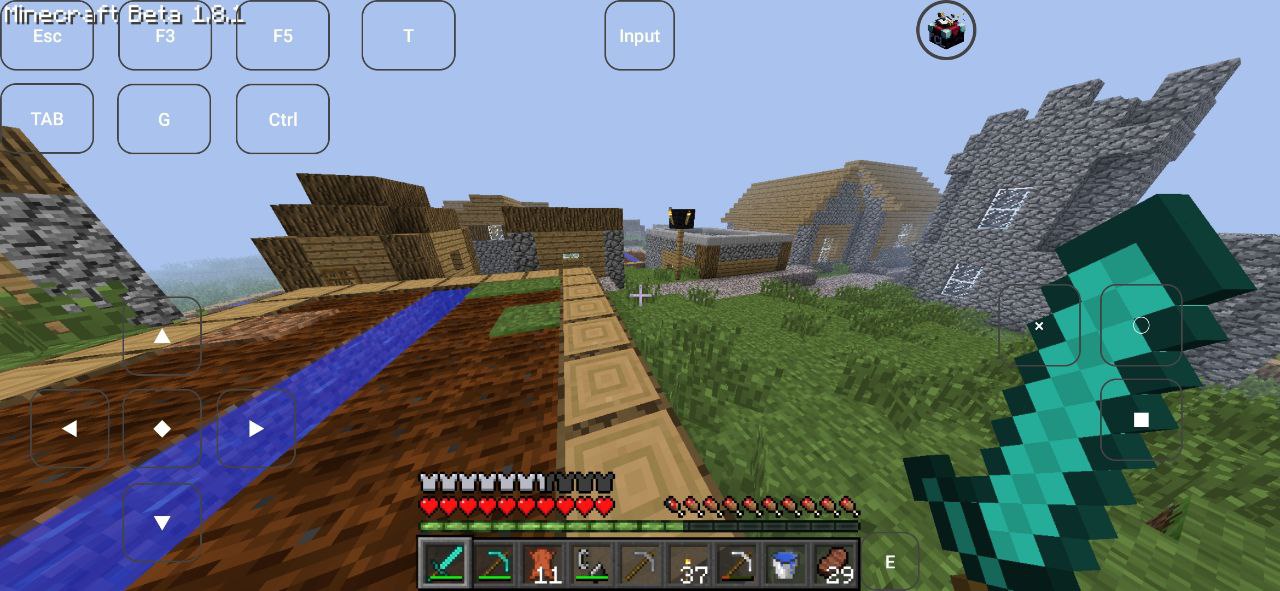Open inventory with the E button
The width and height of the screenshot is (1280, 591).
point(889,562)
